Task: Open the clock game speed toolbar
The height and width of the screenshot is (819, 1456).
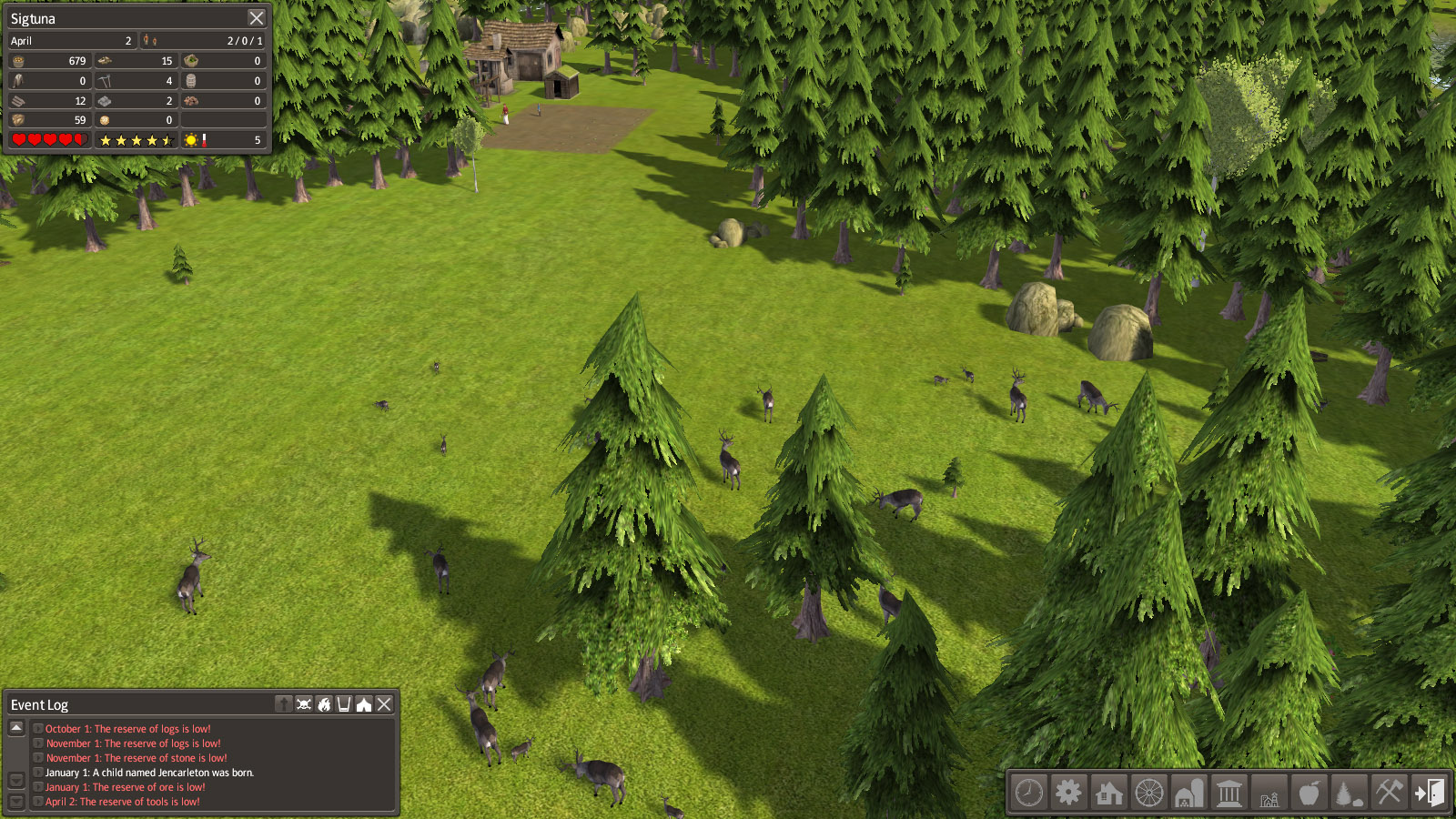Action: click(x=1029, y=793)
